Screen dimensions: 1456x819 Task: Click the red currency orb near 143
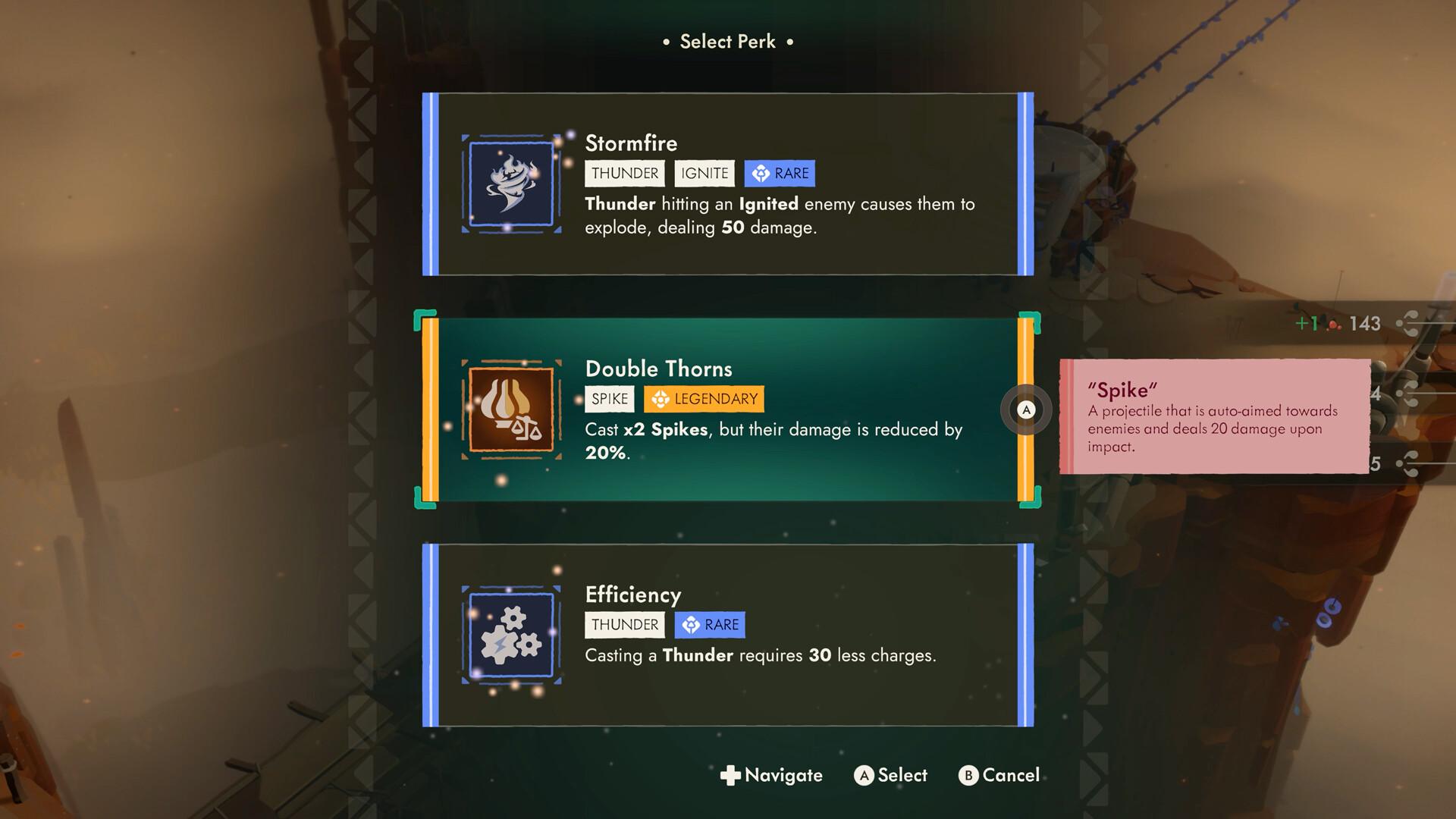pos(1332,325)
